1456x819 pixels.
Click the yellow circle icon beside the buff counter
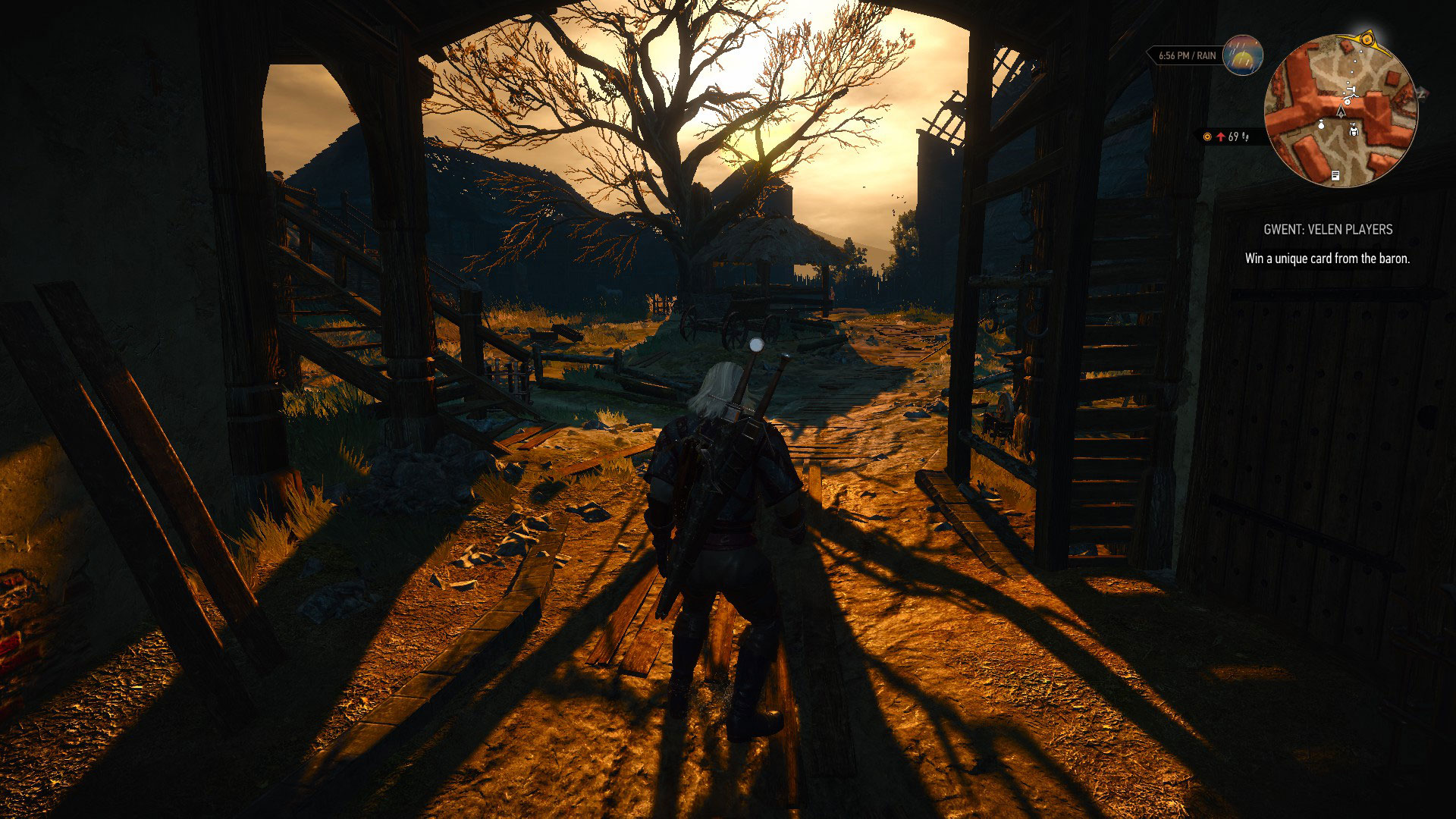coord(1207,136)
